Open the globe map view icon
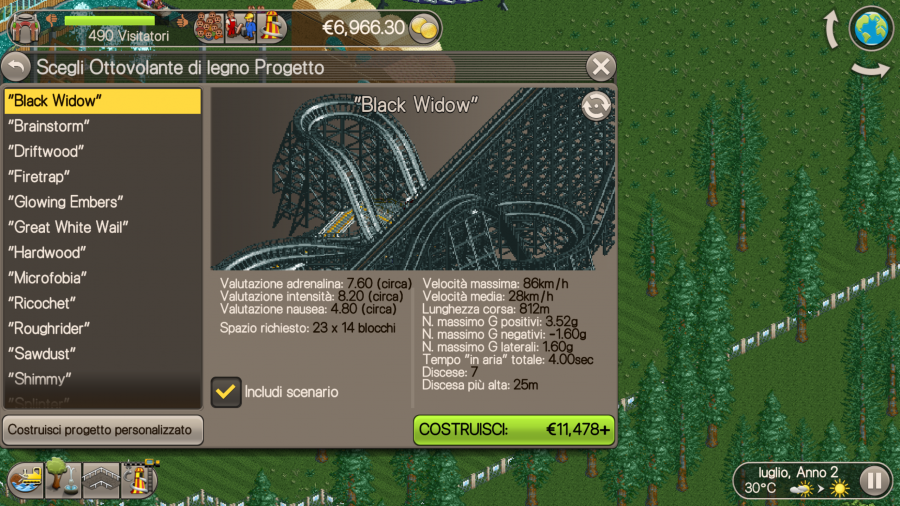 tap(870, 28)
